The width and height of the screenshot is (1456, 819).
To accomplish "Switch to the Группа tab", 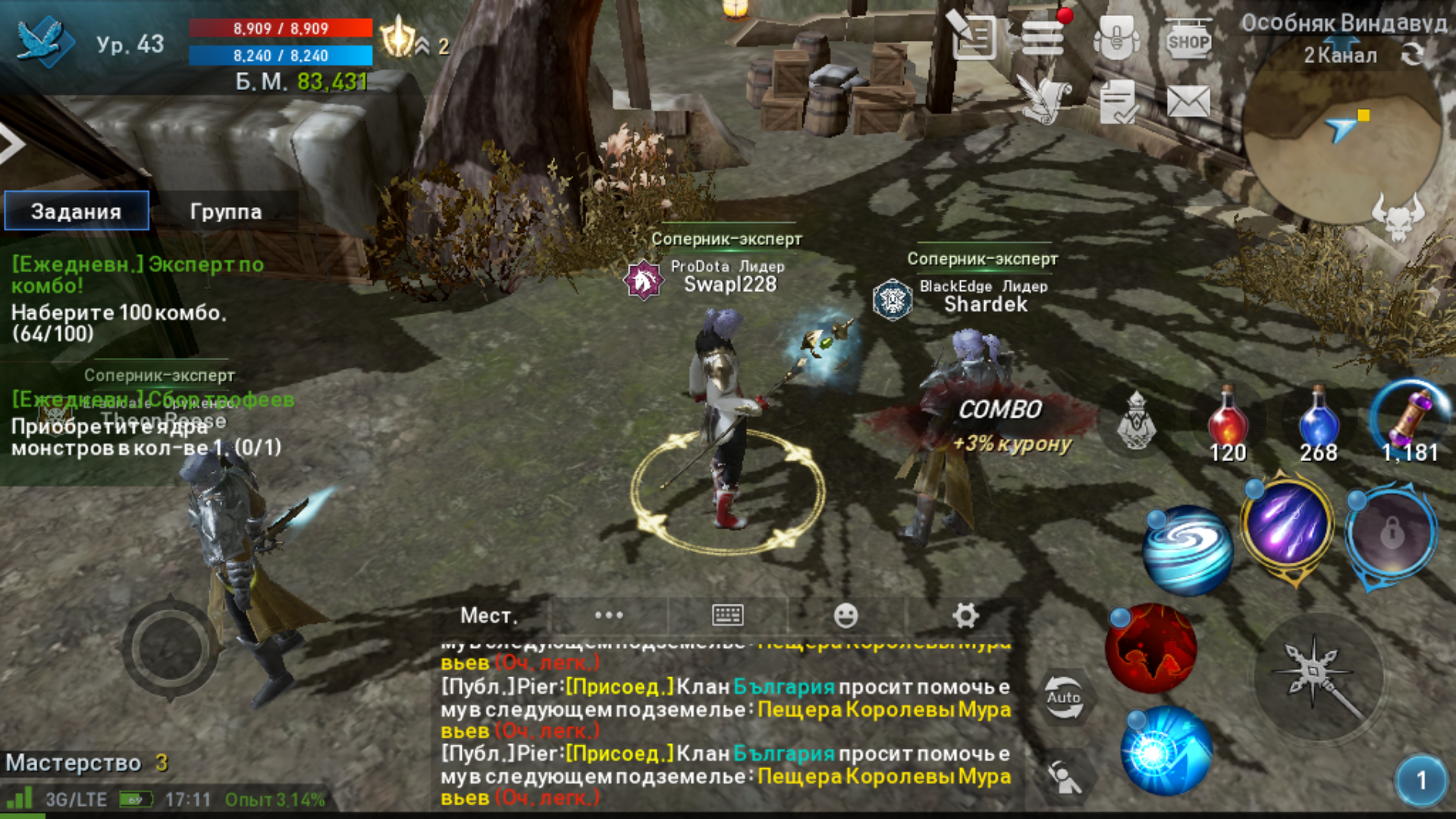I will click(225, 212).
